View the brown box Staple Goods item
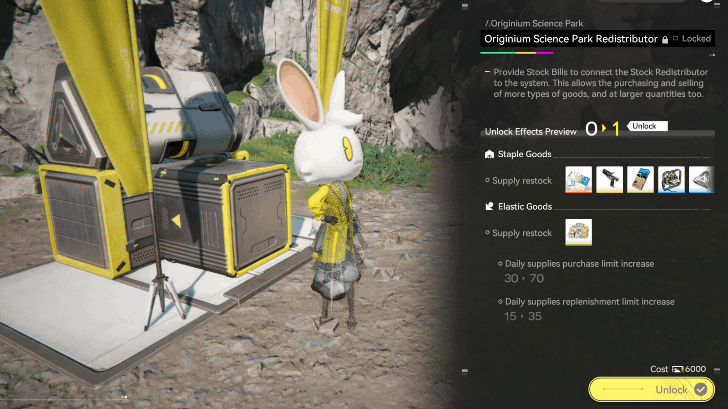Viewport: 728px width, 409px height. (640, 179)
